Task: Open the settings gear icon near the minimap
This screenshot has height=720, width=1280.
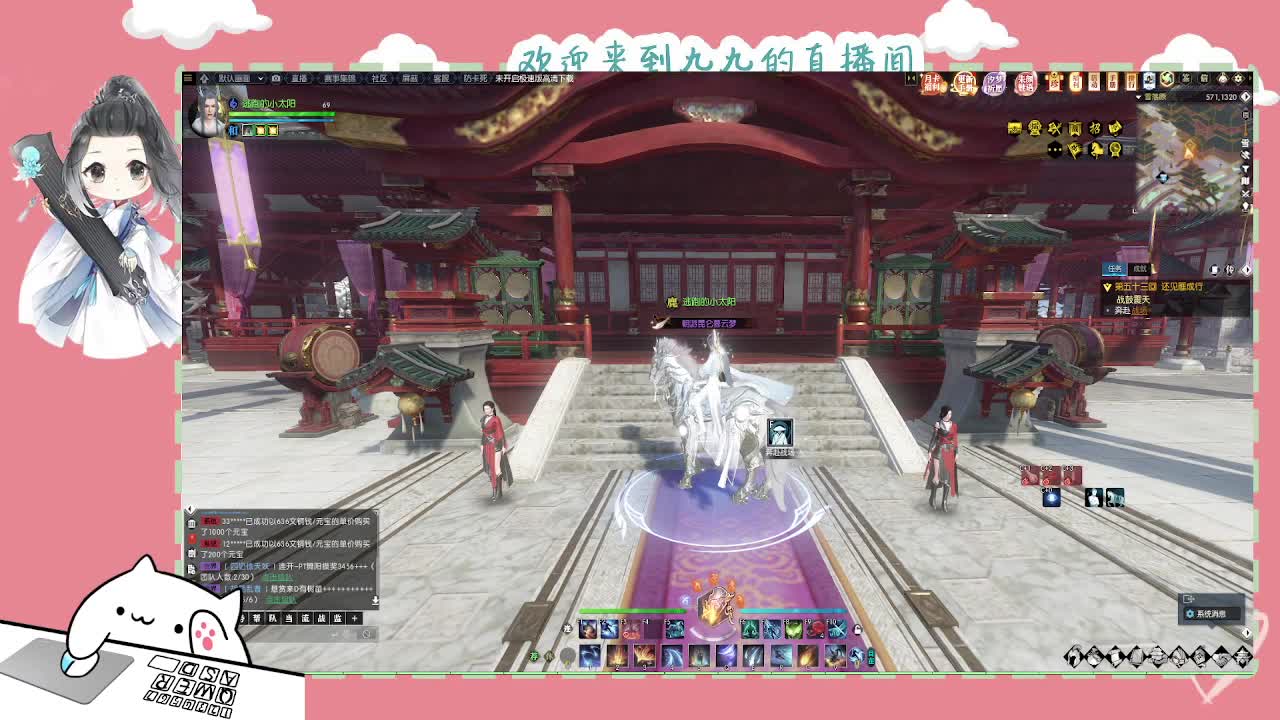Action: tap(1237, 80)
